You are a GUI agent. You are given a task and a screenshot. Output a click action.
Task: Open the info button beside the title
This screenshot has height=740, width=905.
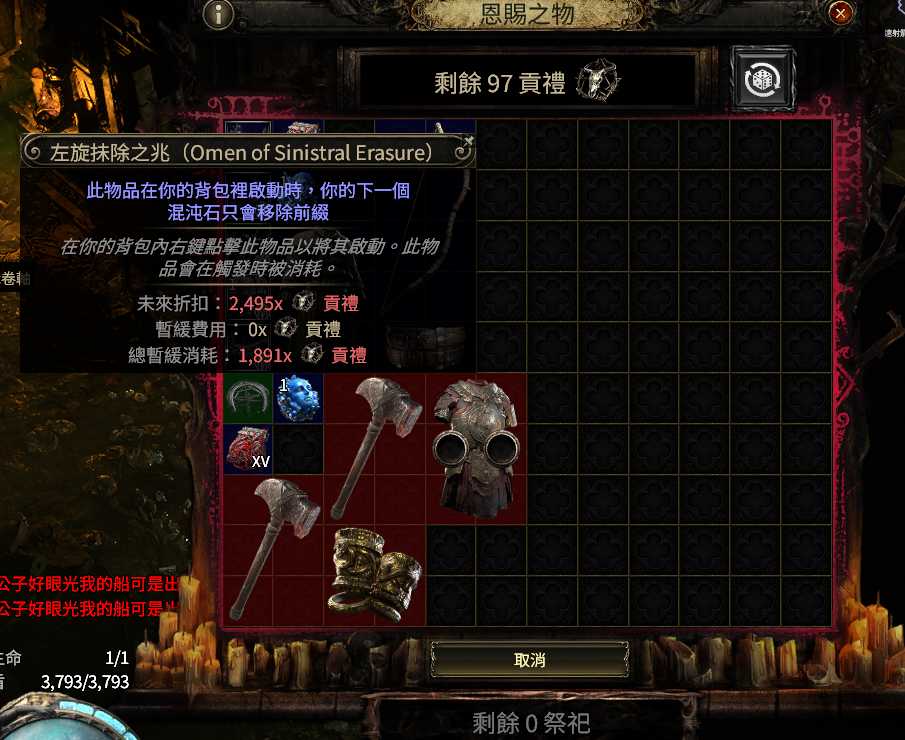[x=218, y=14]
